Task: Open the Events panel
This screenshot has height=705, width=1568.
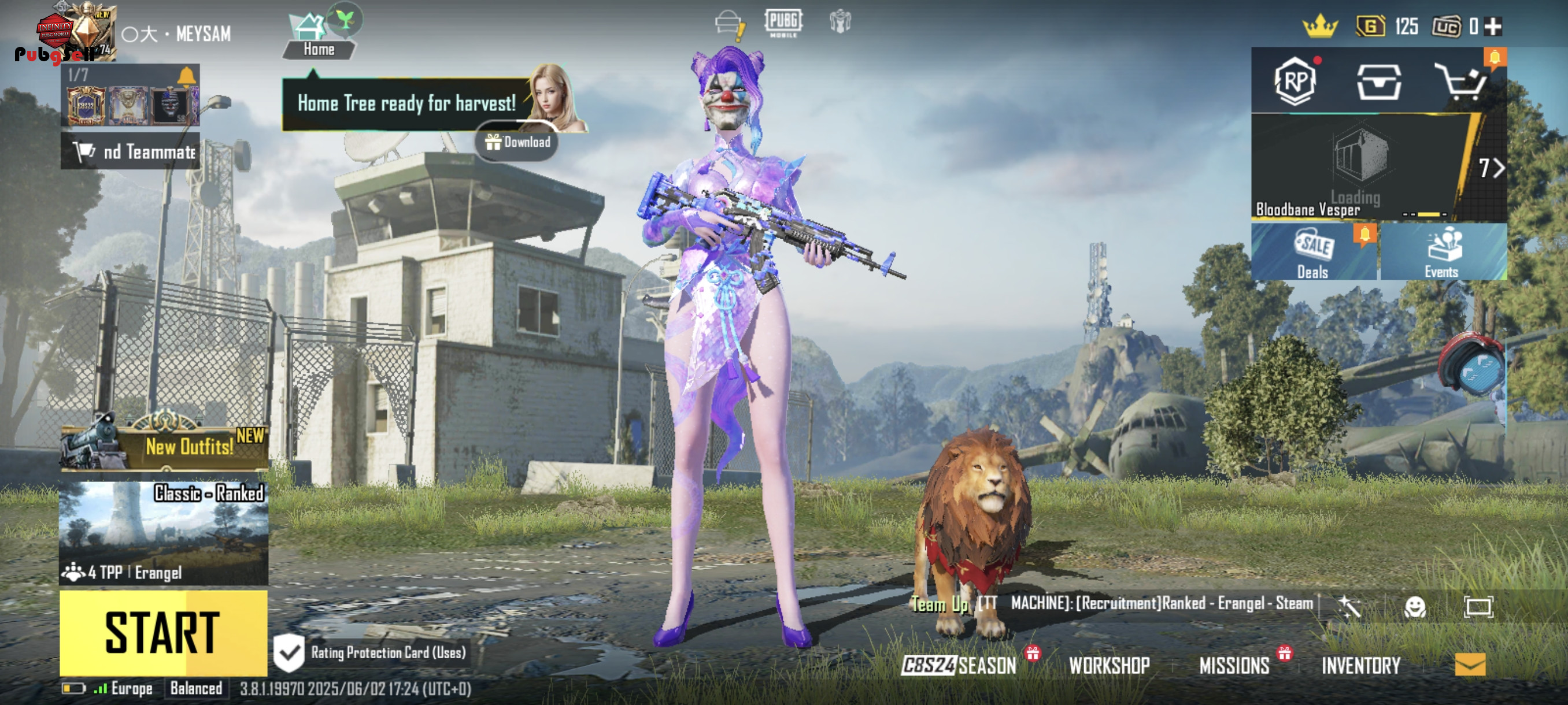Action: (1441, 252)
